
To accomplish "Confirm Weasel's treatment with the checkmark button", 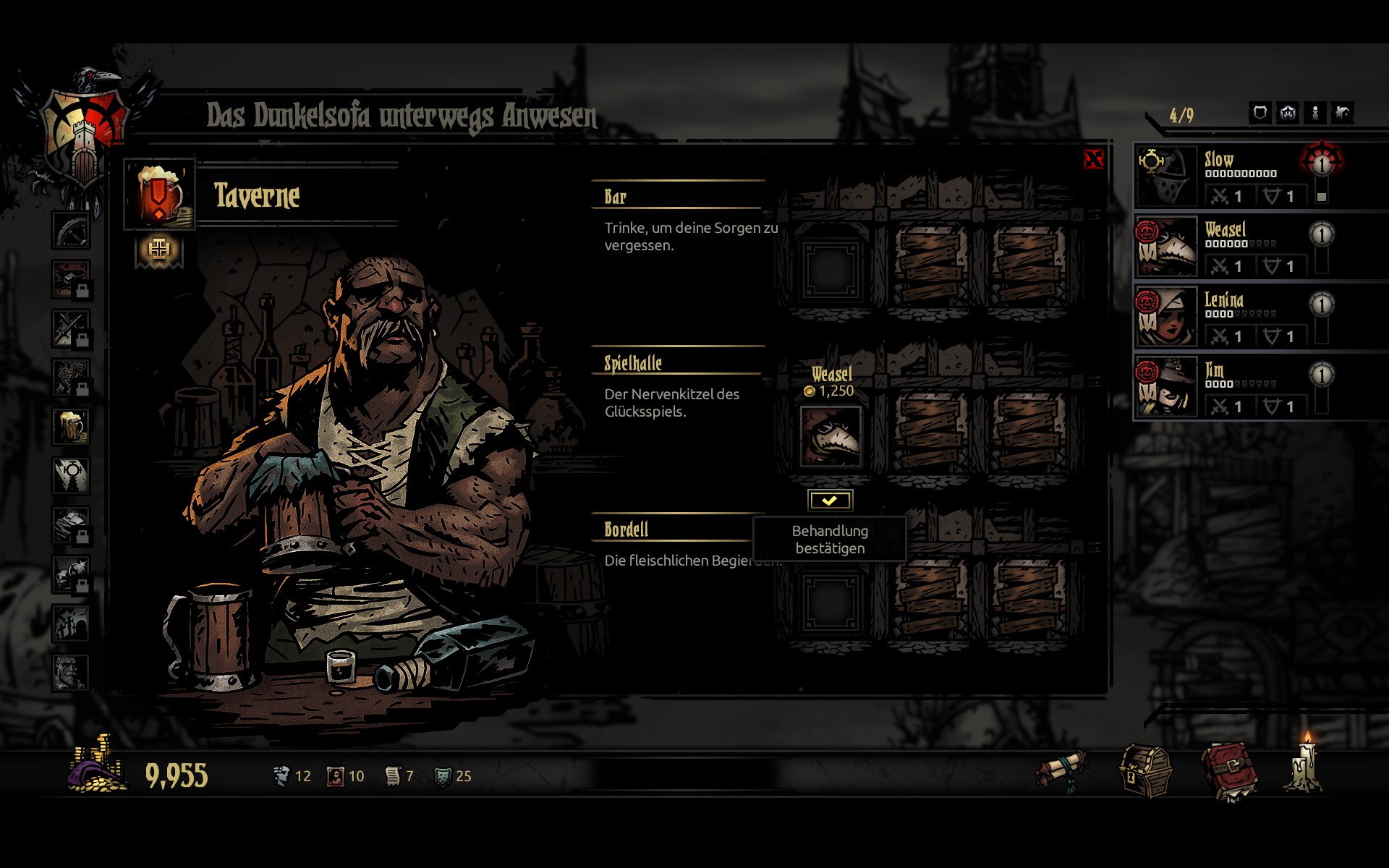I will (x=830, y=500).
